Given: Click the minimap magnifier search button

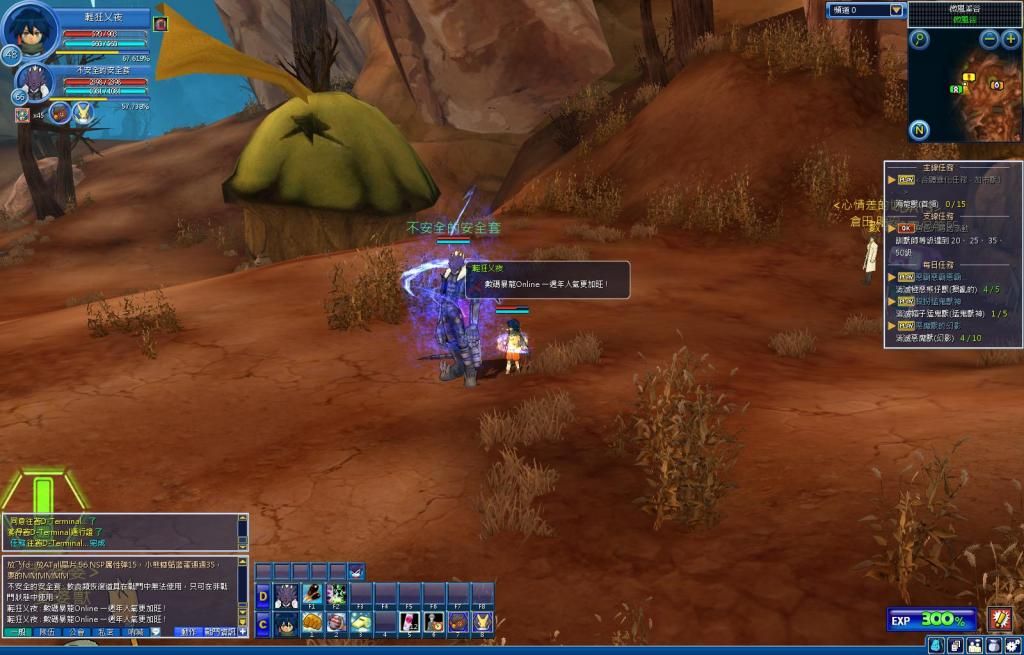Looking at the screenshot, I should click(x=919, y=39).
